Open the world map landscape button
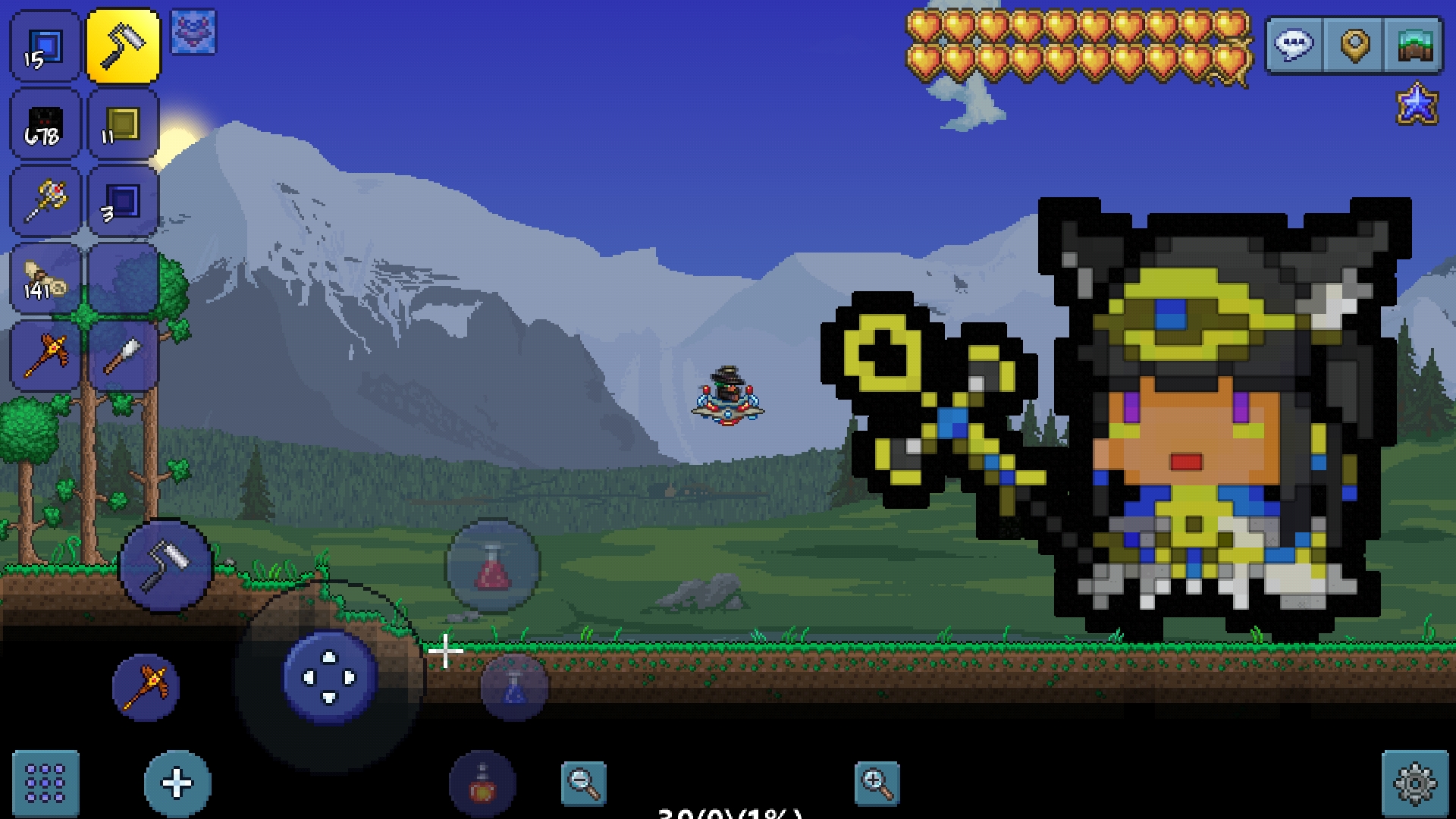Screen dimensions: 1456x819 tap(1414, 45)
